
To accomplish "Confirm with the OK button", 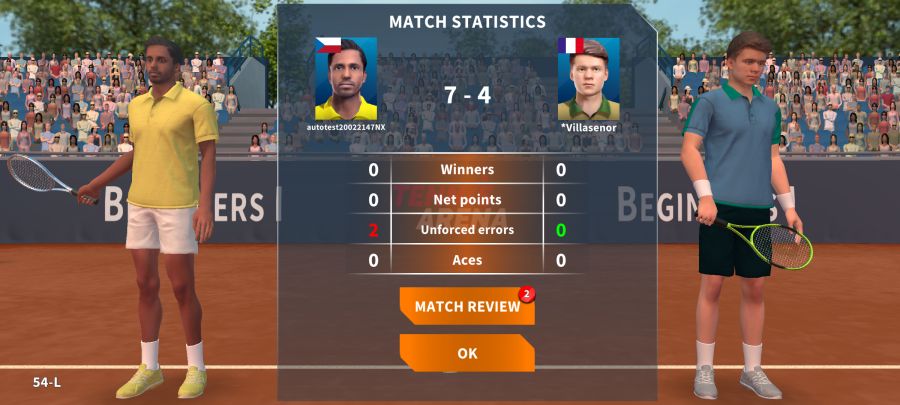I will click(x=467, y=353).
